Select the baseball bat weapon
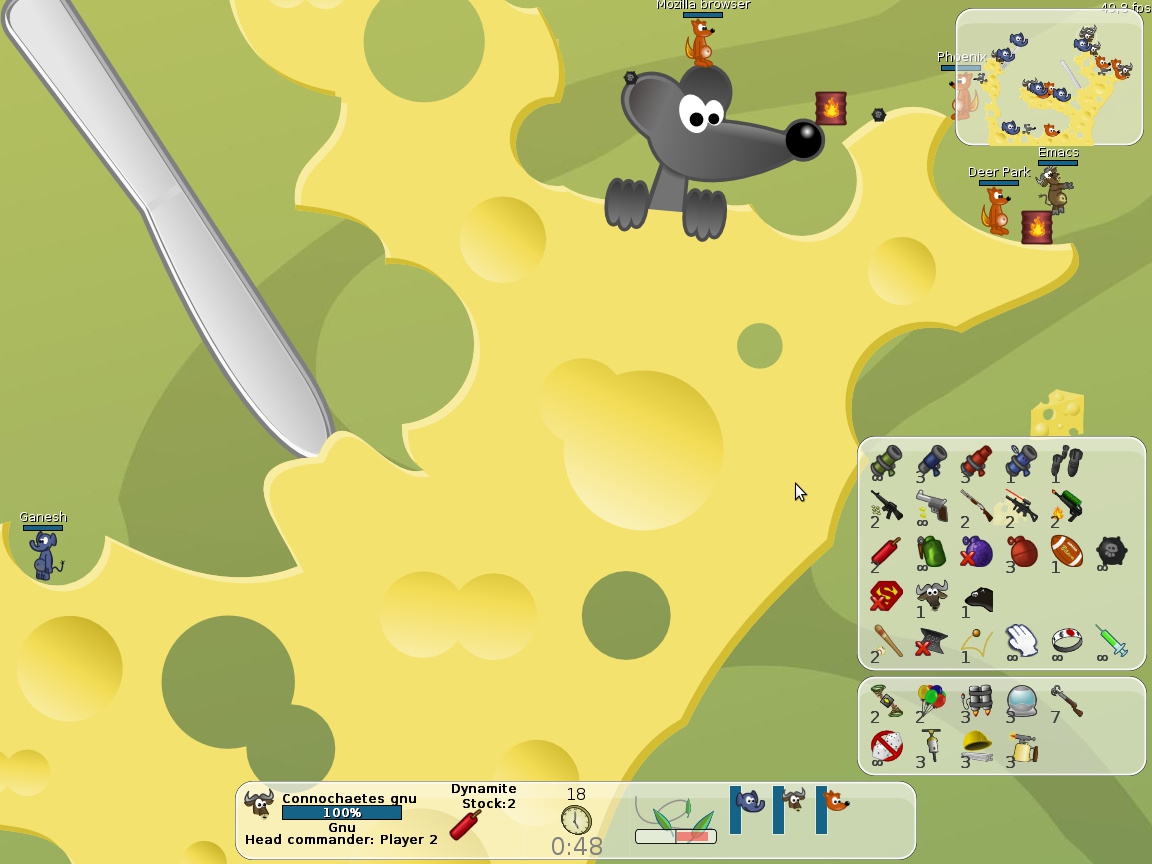 pos(886,641)
